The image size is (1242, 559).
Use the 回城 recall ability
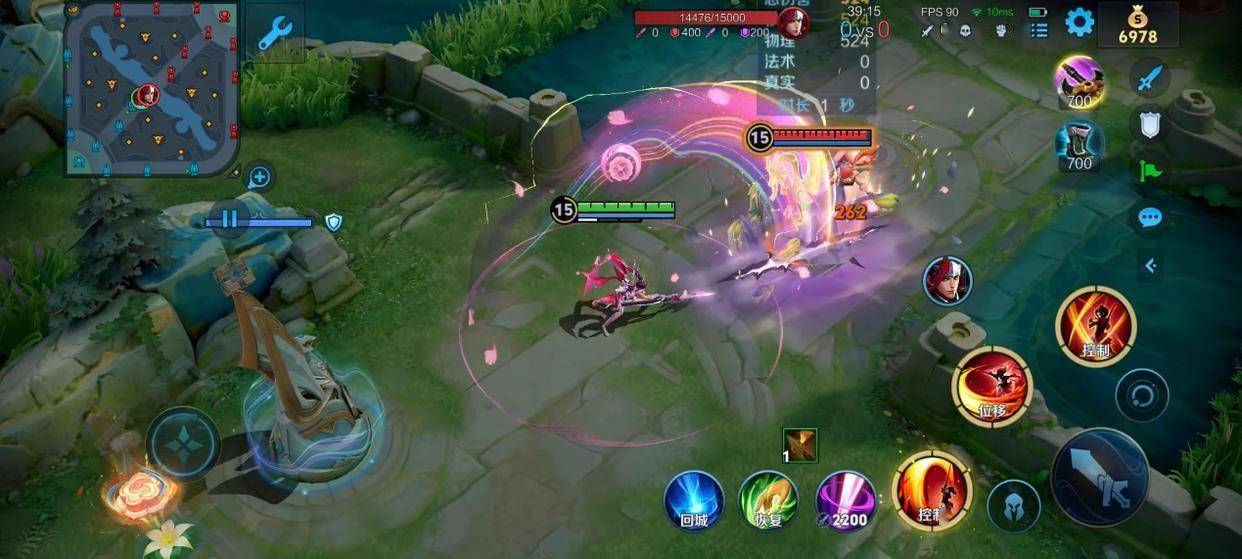click(694, 500)
